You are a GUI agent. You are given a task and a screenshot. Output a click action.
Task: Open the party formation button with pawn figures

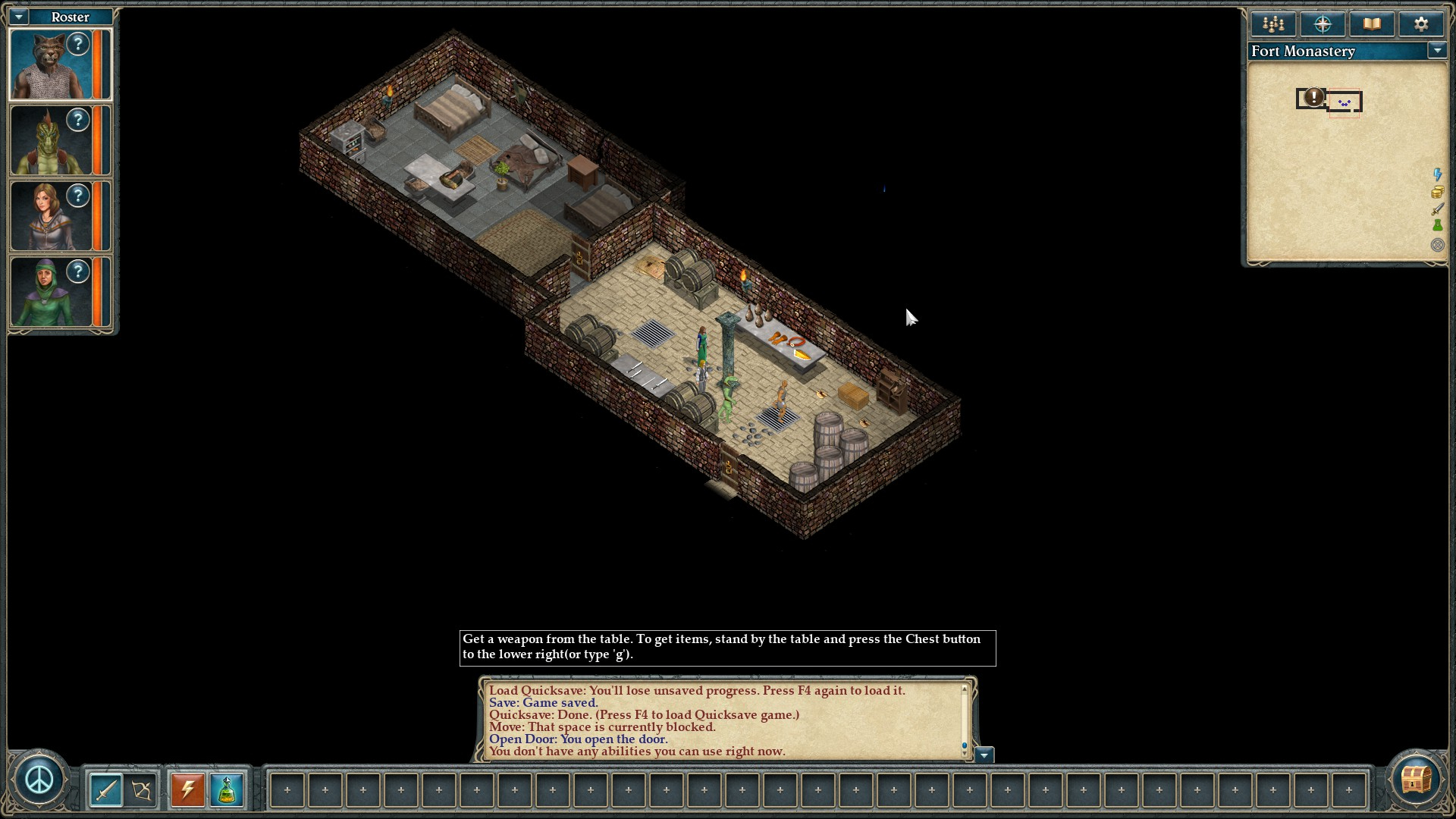[x=1273, y=24]
